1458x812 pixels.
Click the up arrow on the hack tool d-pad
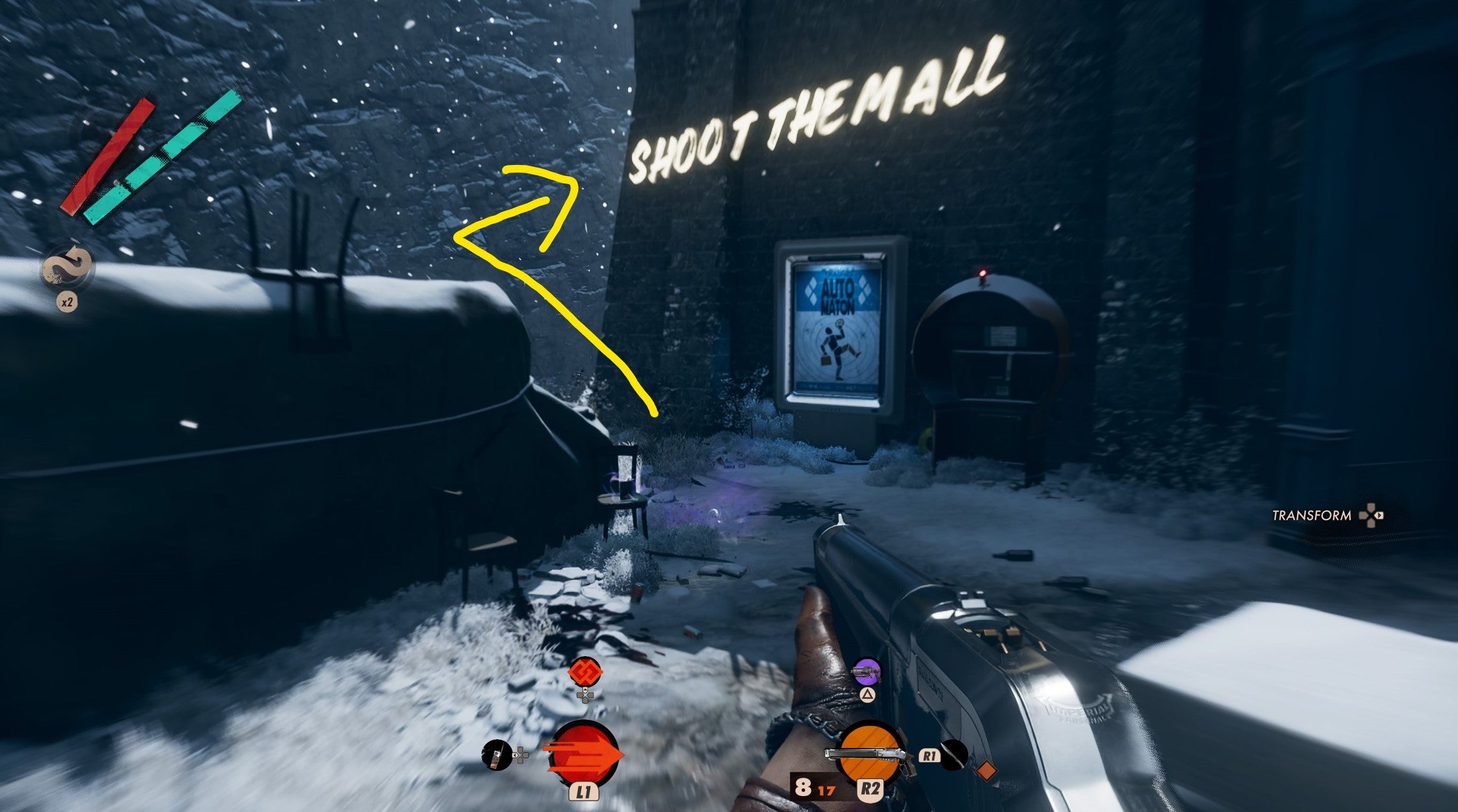coord(586,690)
